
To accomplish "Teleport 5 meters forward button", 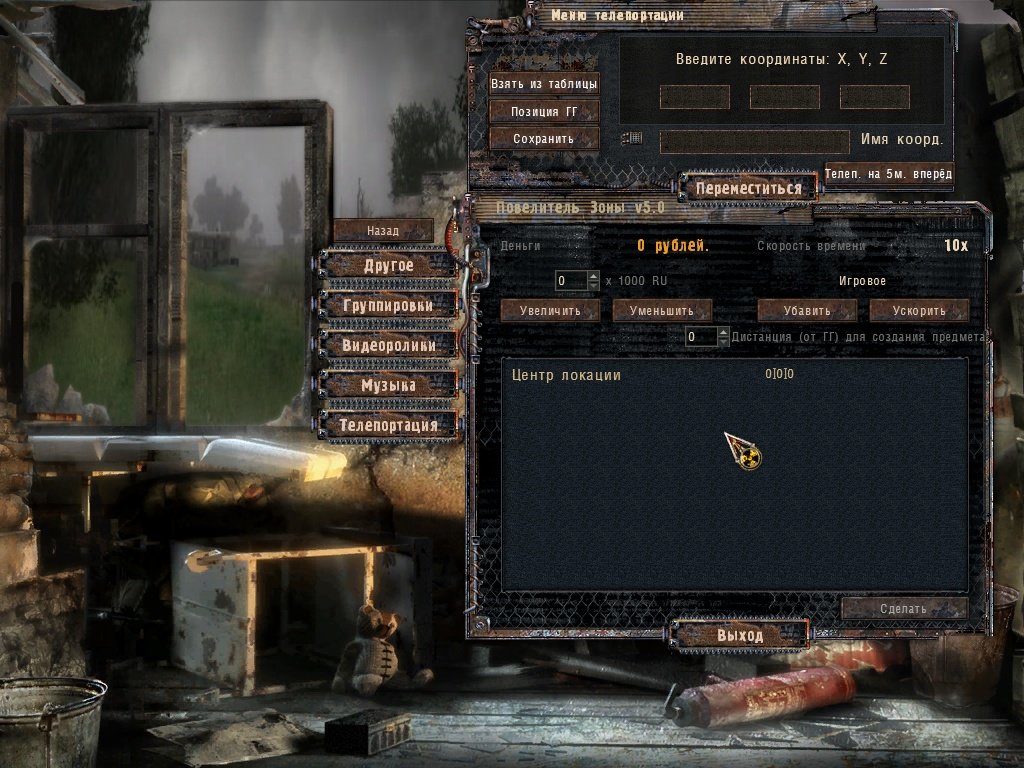I will click(x=887, y=174).
